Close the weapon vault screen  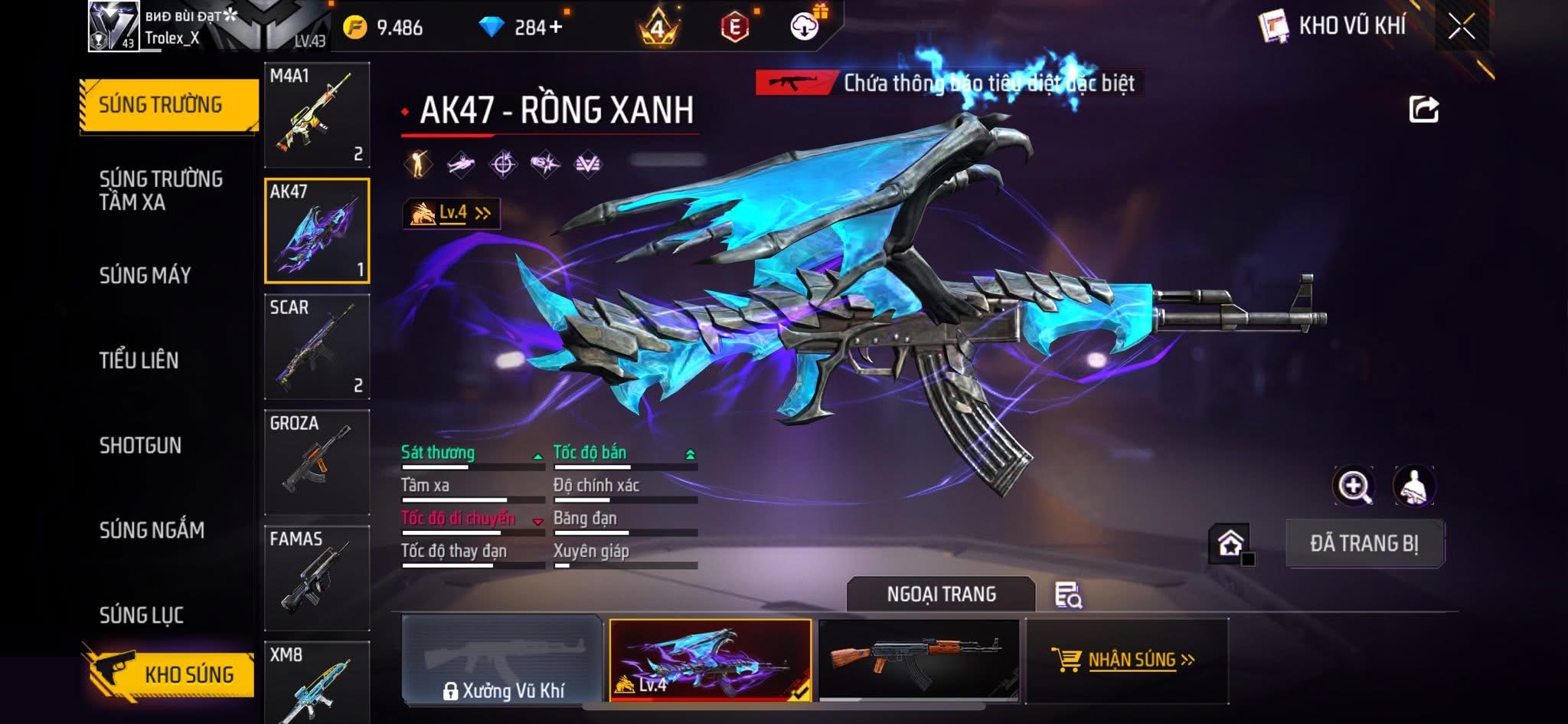[x=1461, y=28]
